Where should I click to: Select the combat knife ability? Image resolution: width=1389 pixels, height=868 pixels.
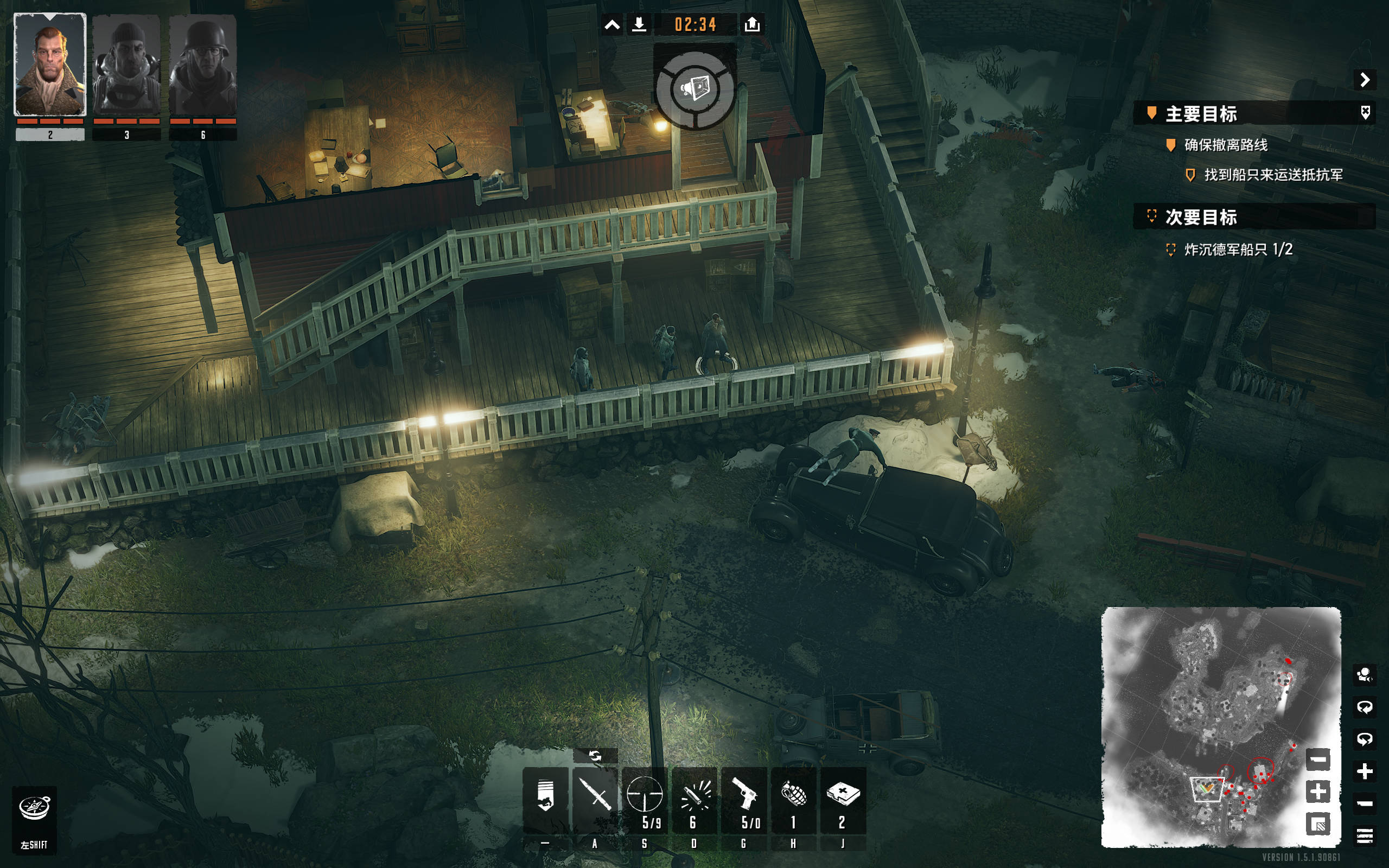pyautogui.click(x=595, y=799)
